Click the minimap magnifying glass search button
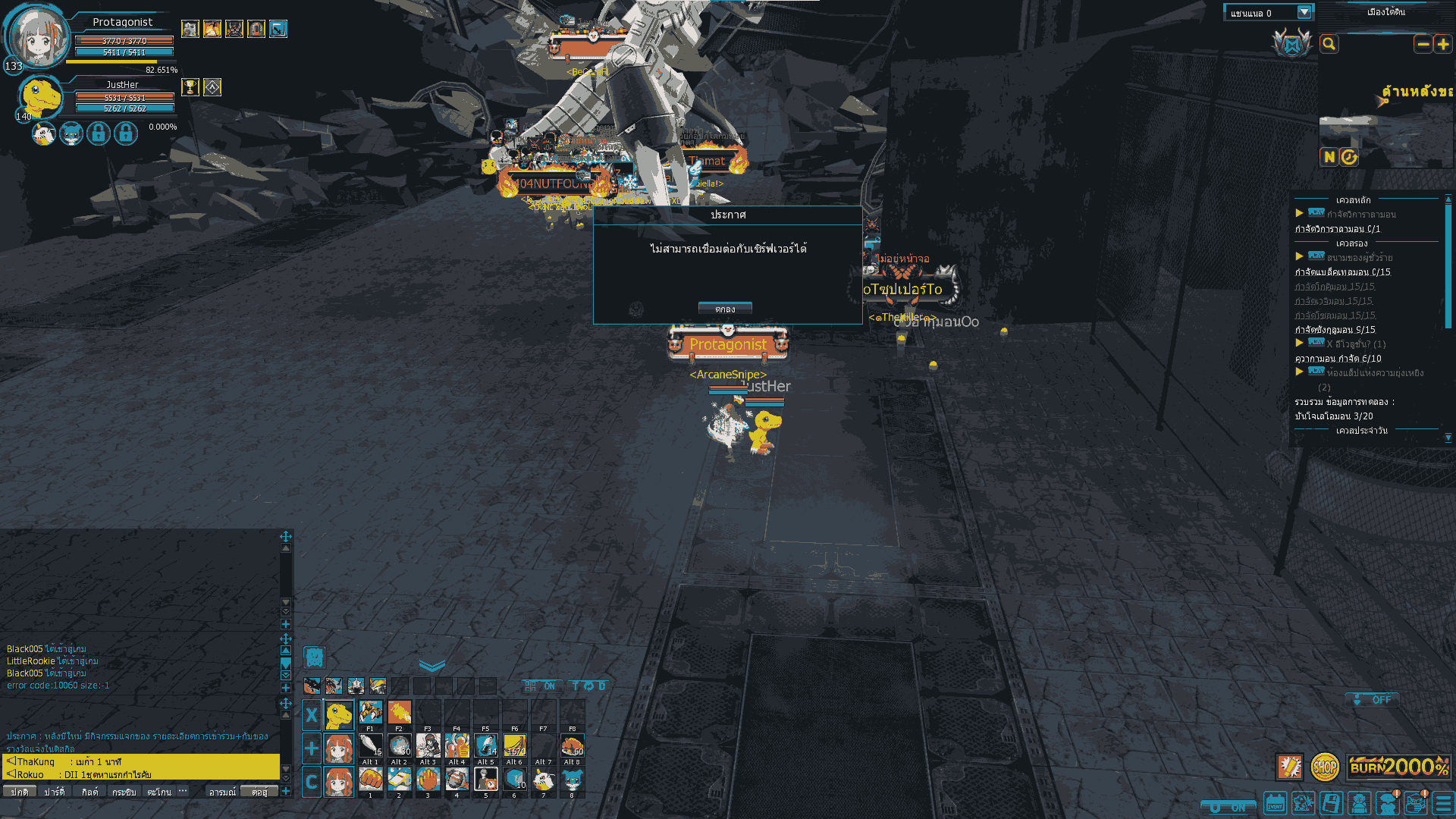 pos(1329,44)
